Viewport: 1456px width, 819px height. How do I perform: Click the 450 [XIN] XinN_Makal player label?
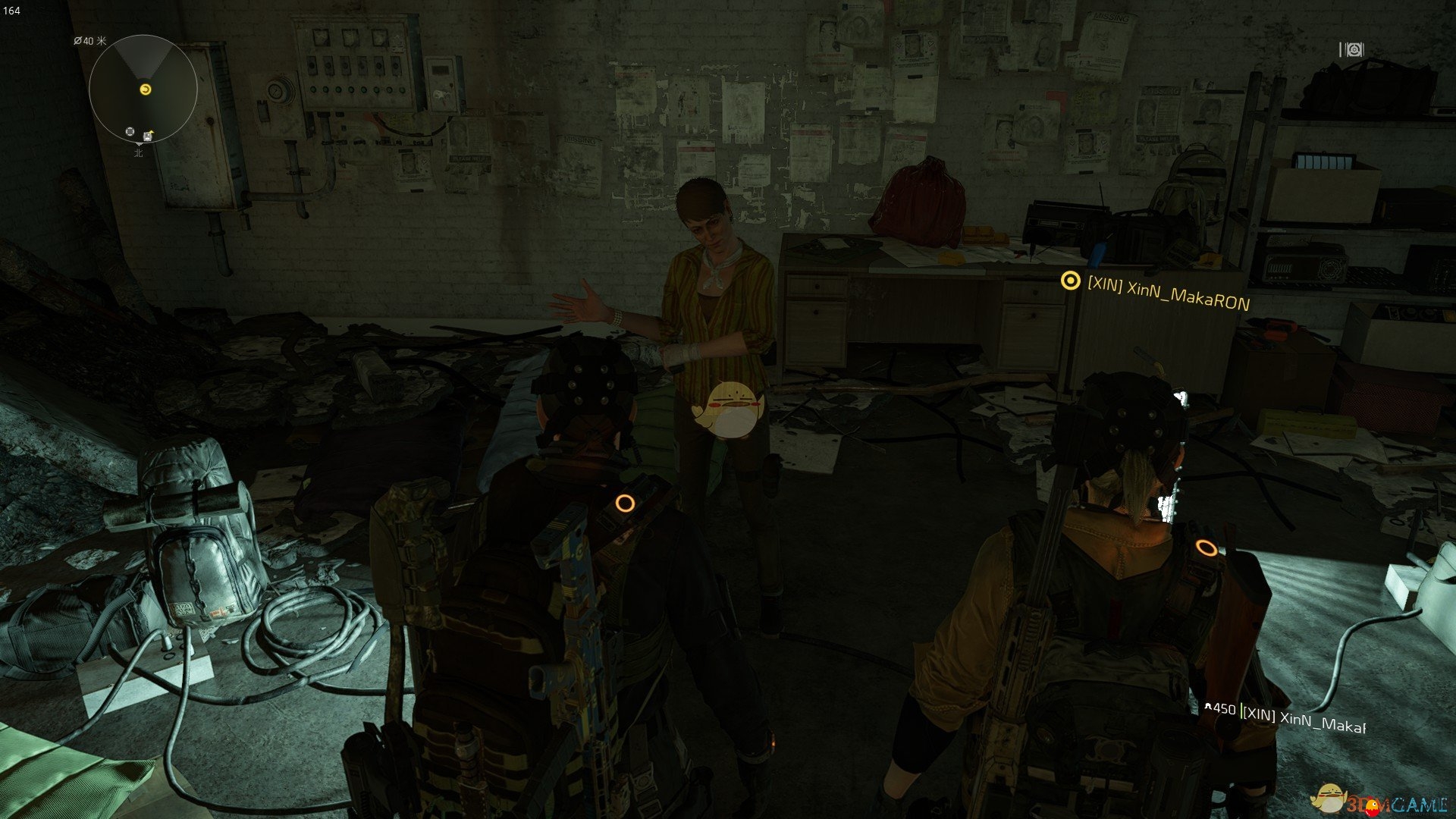(x=1285, y=717)
